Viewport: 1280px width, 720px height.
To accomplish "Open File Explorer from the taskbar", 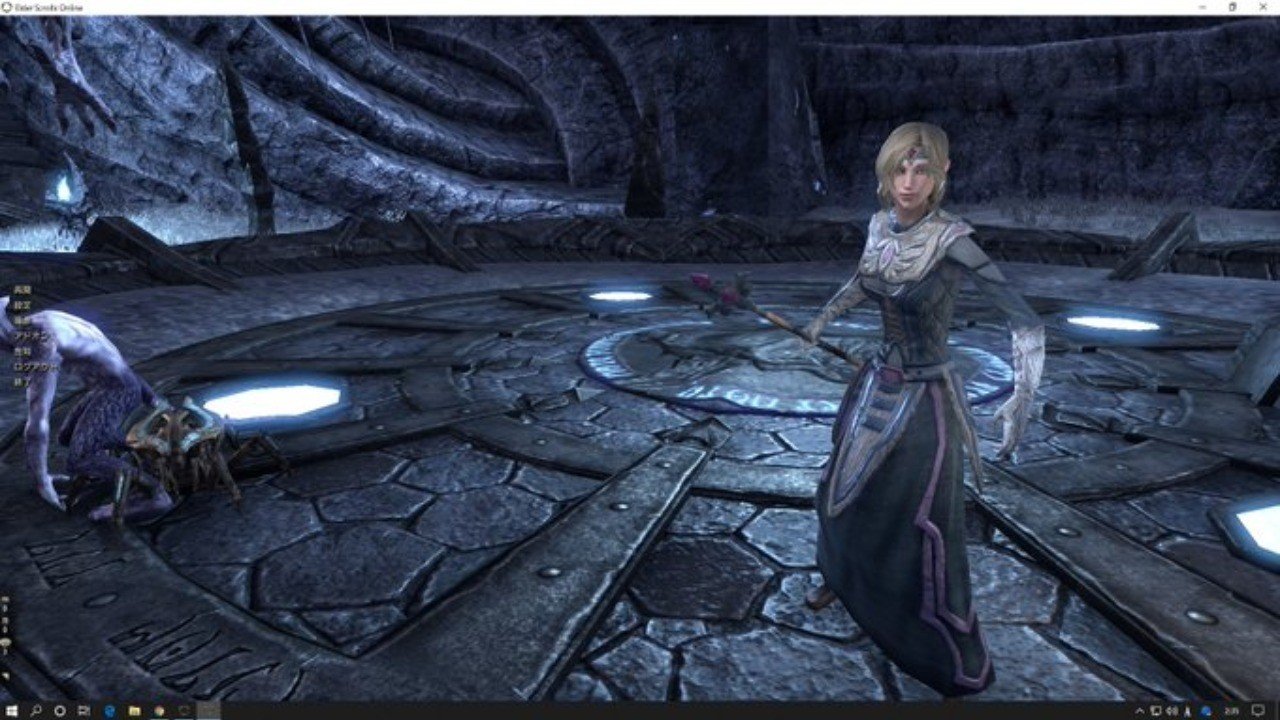I will coord(134,711).
